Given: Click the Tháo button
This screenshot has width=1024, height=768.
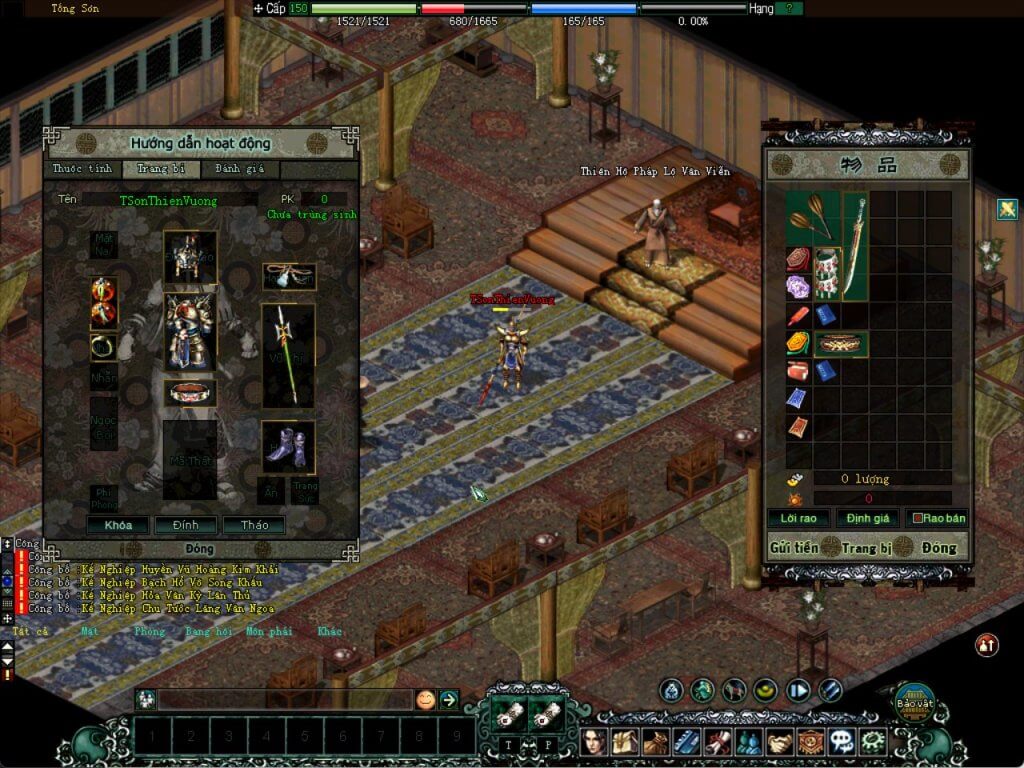Looking at the screenshot, I should pyautogui.click(x=253, y=525).
